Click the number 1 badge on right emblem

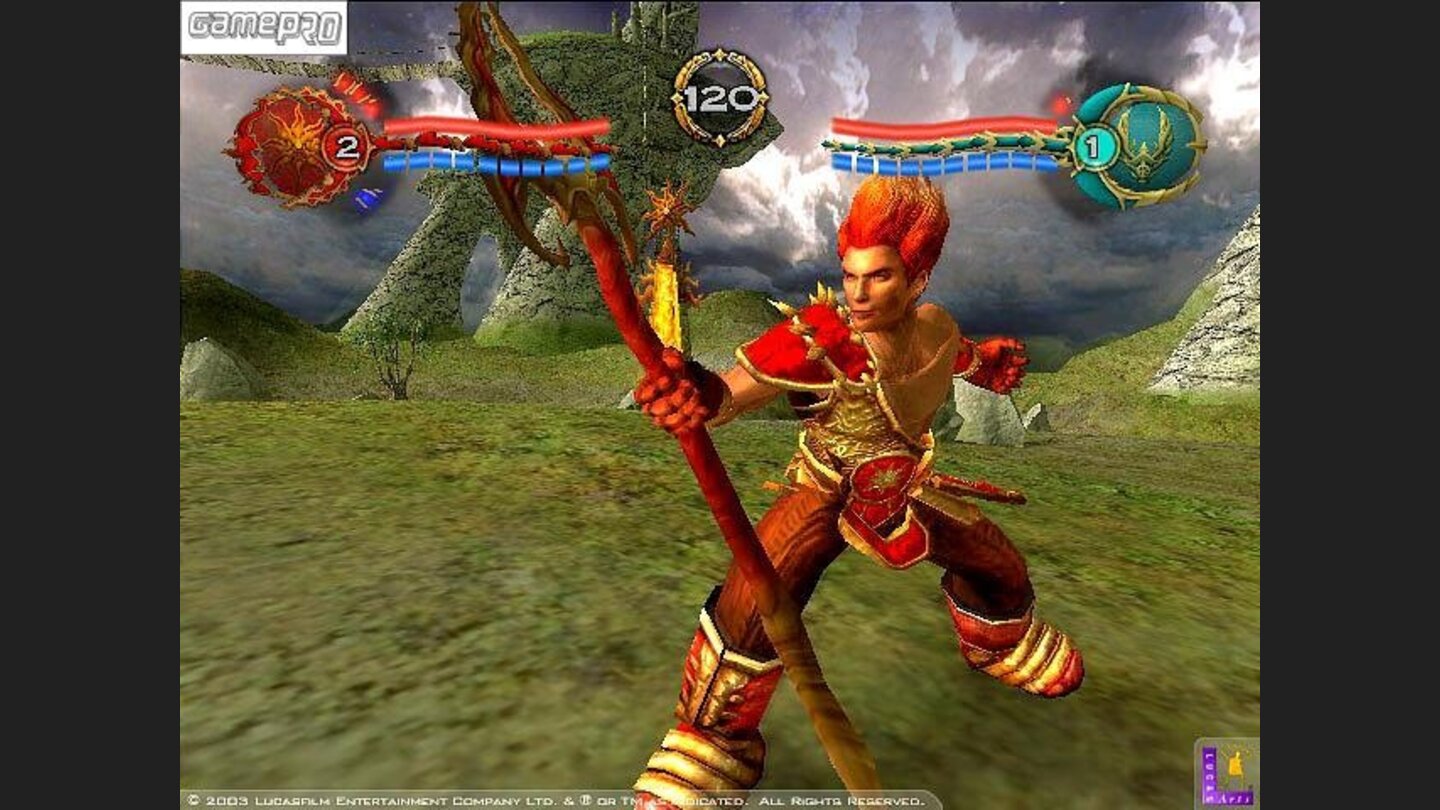[1093, 146]
